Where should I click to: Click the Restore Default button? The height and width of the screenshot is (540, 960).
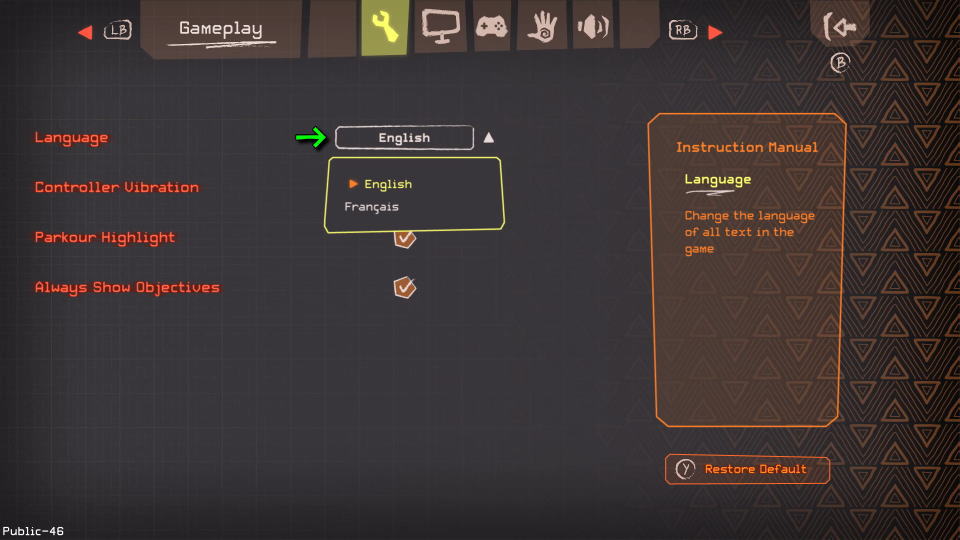pyautogui.click(x=747, y=469)
